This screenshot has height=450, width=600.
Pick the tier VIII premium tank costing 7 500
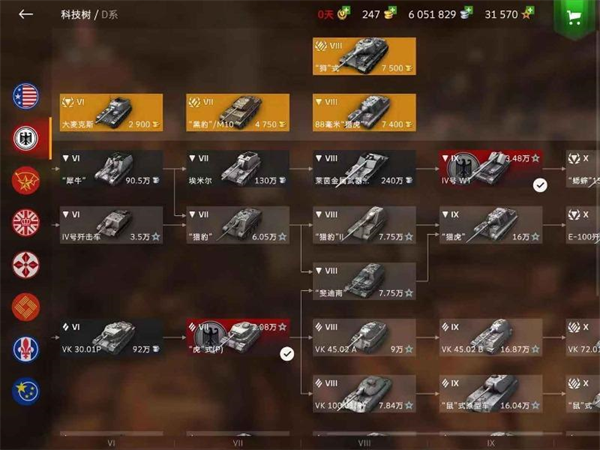point(363,57)
